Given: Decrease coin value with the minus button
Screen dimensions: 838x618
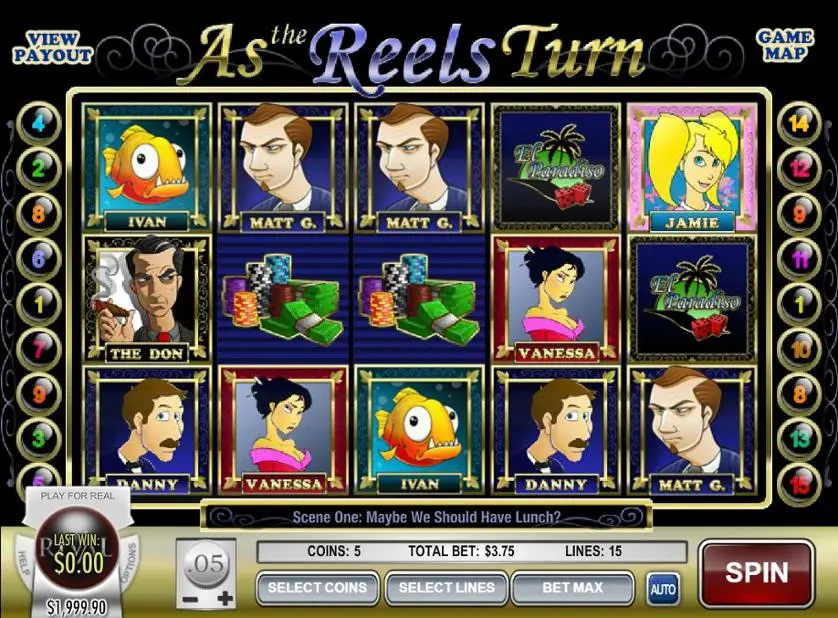Looking at the screenshot, I should point(190,598).
